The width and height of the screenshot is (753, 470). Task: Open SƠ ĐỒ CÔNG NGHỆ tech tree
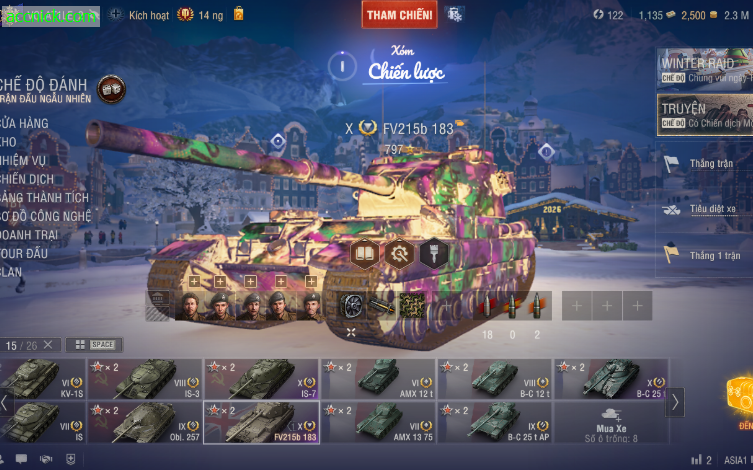47,216
